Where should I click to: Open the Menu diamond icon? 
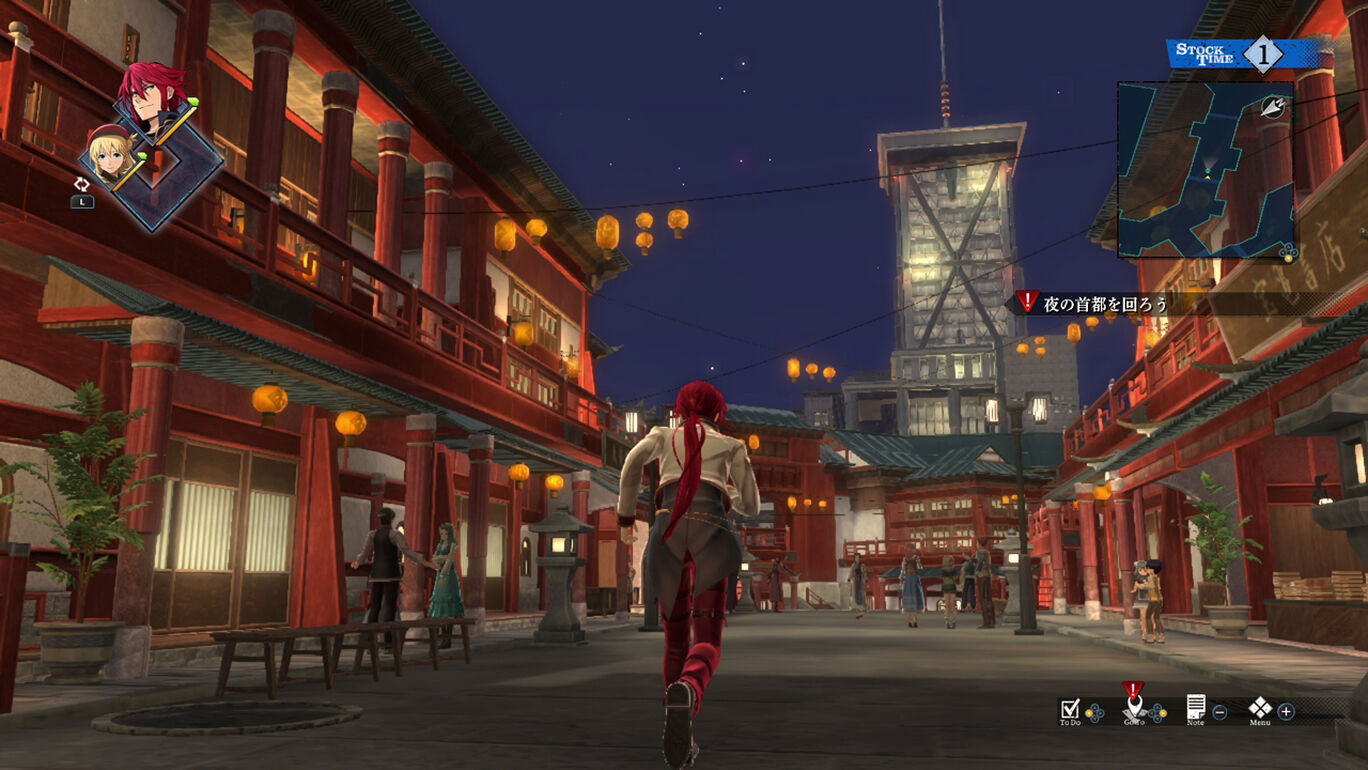point(1260,707)
